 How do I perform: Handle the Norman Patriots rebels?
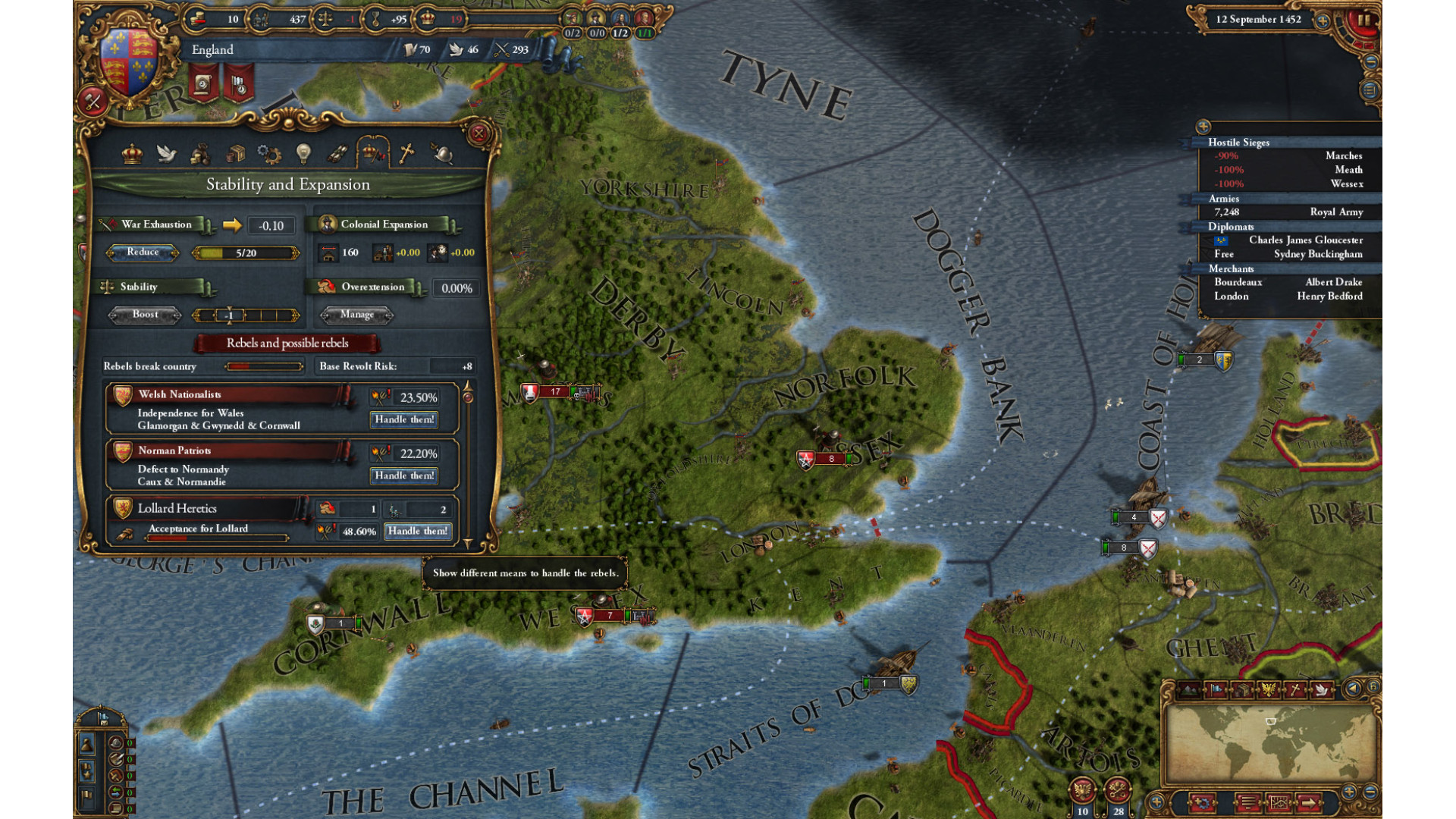point(404,475)
